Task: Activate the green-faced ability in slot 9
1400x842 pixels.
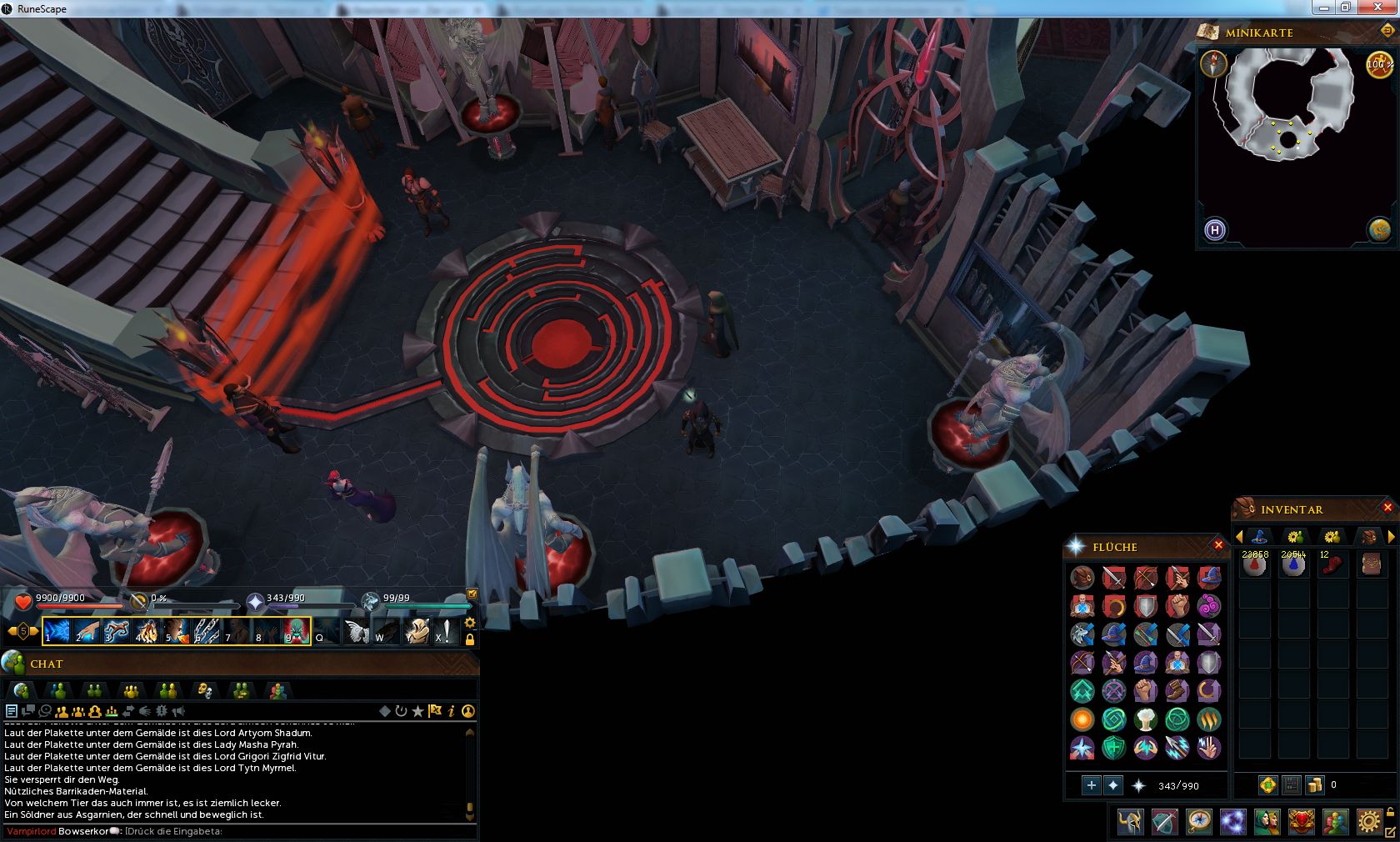Action: point(297,631)
